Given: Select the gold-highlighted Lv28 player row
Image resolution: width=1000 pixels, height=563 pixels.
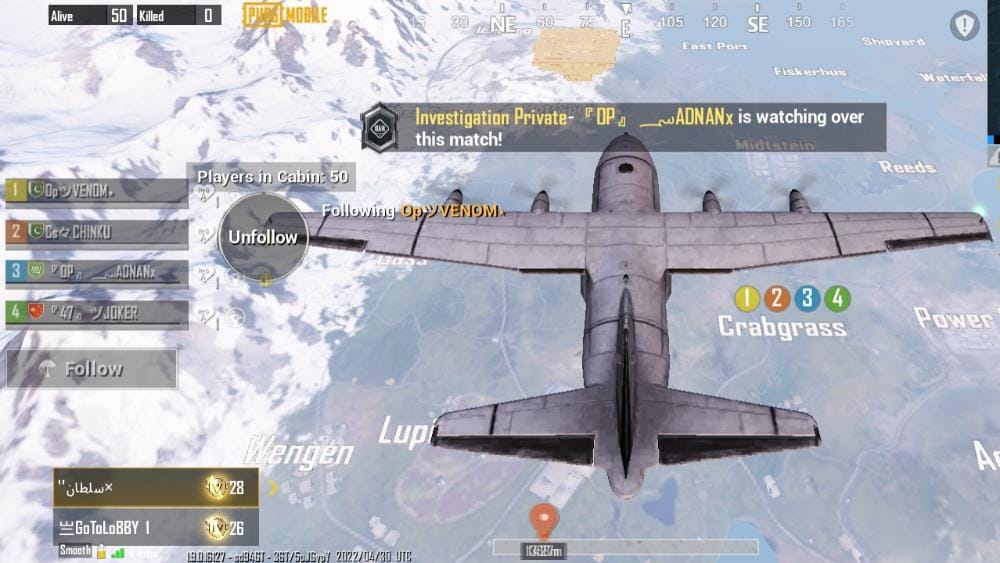Looking at the screenshot, I should (x=155, y=488).
